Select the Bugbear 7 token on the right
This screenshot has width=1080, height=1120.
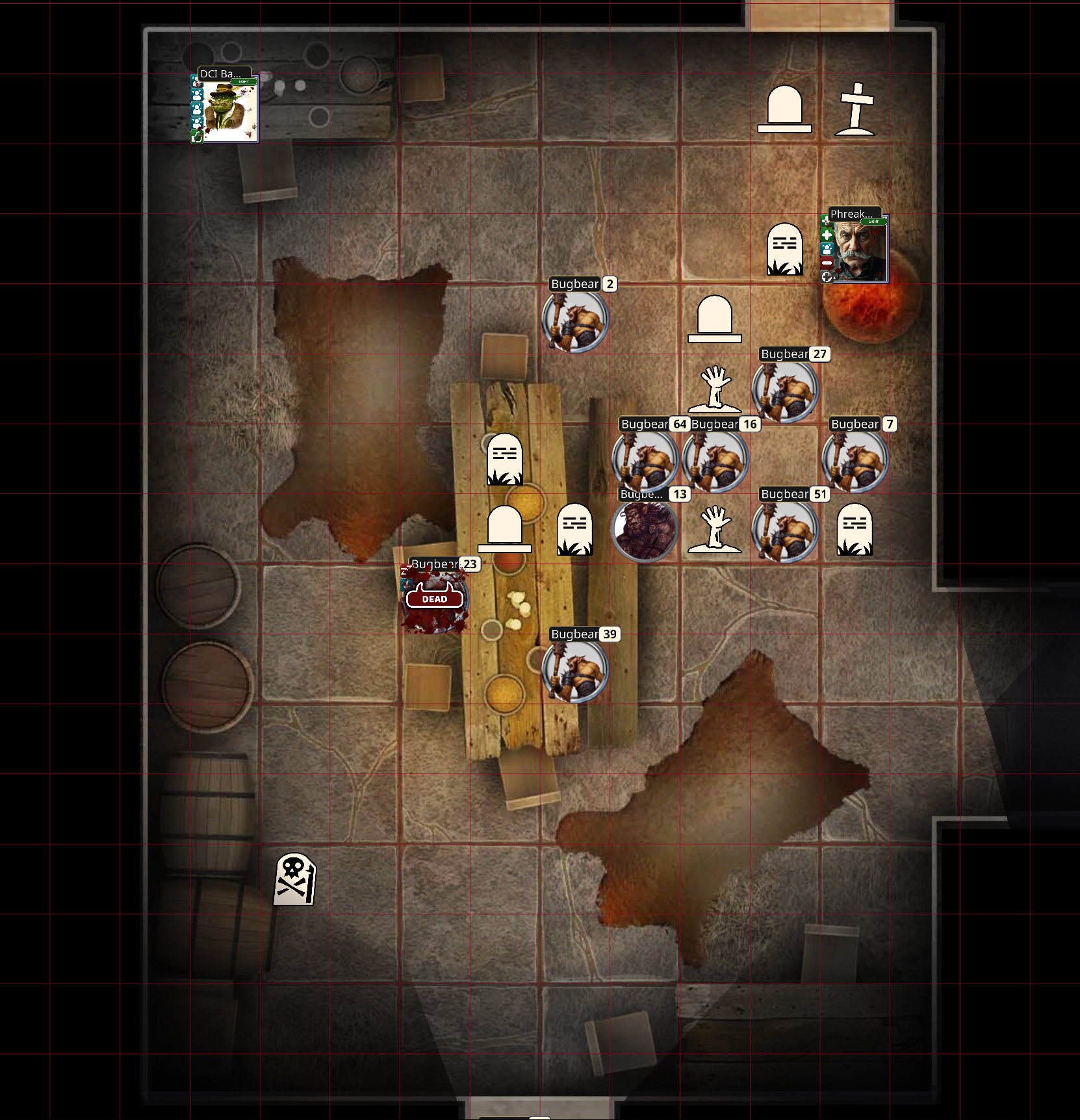click(854, 460)
